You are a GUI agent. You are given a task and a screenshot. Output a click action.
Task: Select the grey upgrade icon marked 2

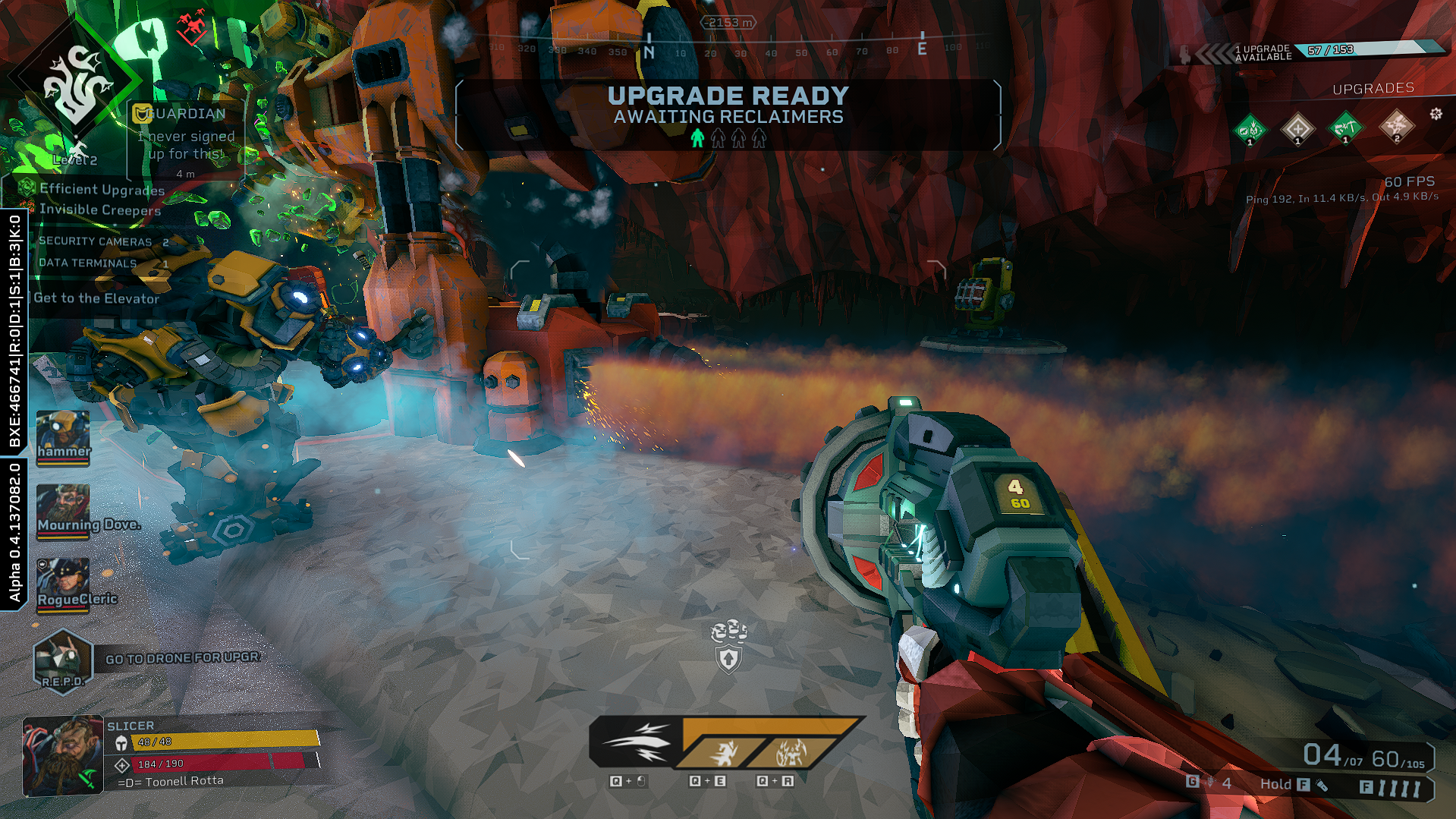pos(1396,126)
